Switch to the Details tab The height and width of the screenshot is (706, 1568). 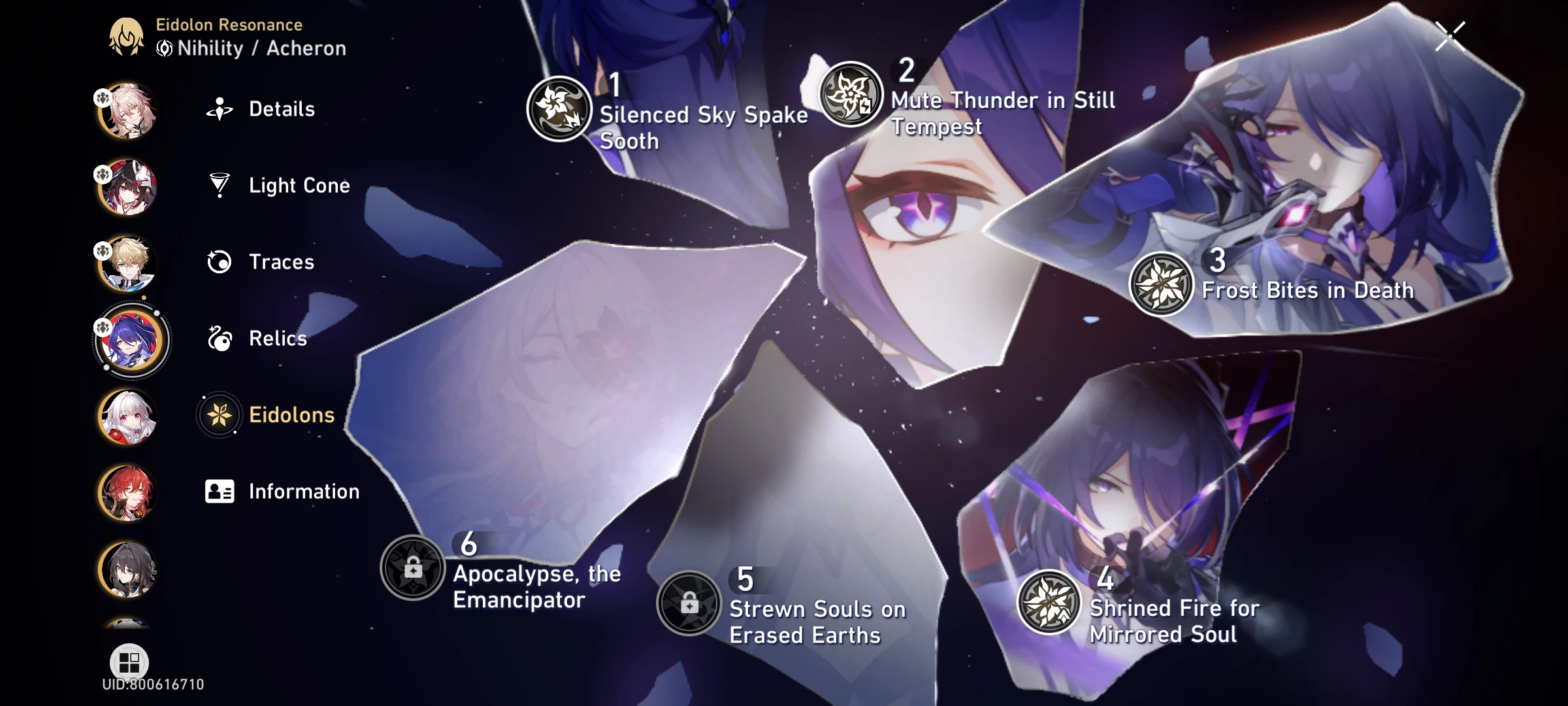220,109
